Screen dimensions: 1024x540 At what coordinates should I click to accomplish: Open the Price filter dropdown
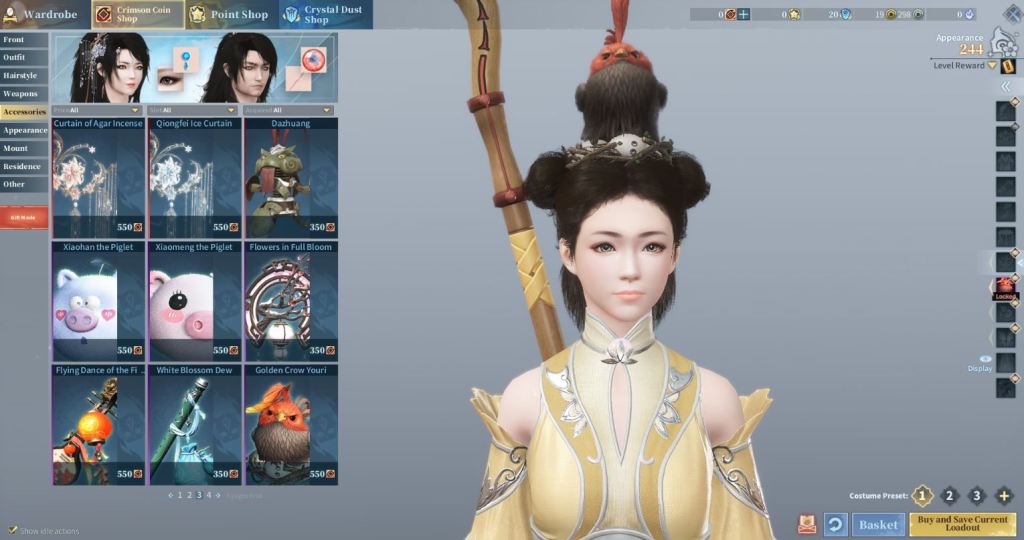(x=96, y=110)
